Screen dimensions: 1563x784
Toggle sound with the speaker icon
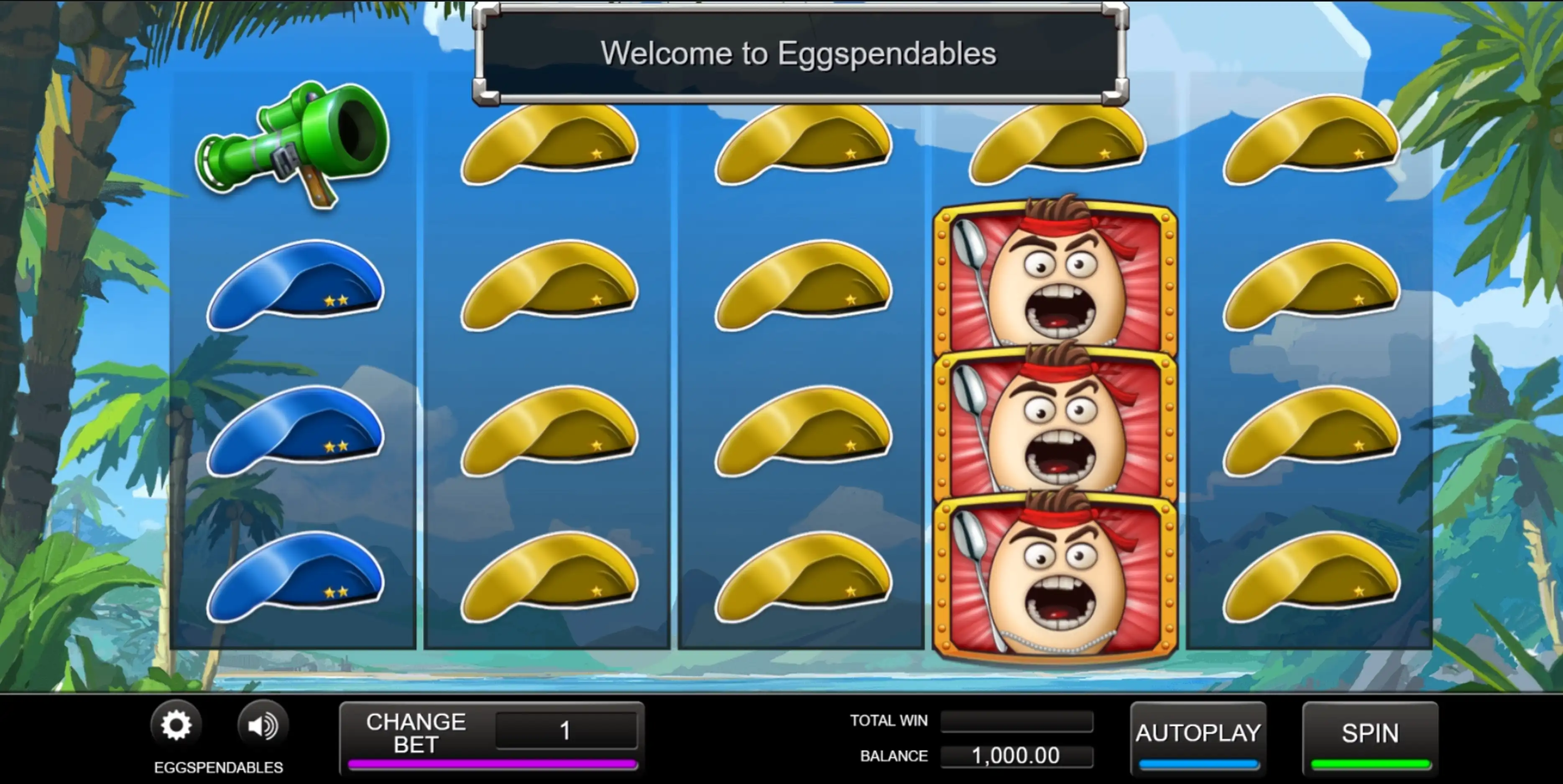263,725
